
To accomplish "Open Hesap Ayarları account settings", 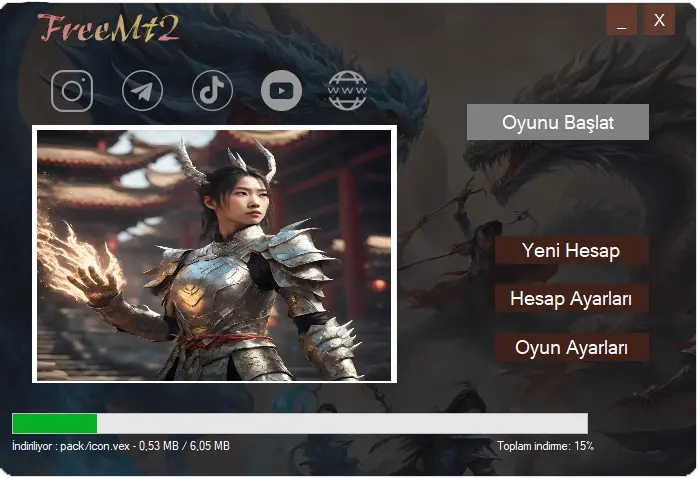I will point(572,298).
